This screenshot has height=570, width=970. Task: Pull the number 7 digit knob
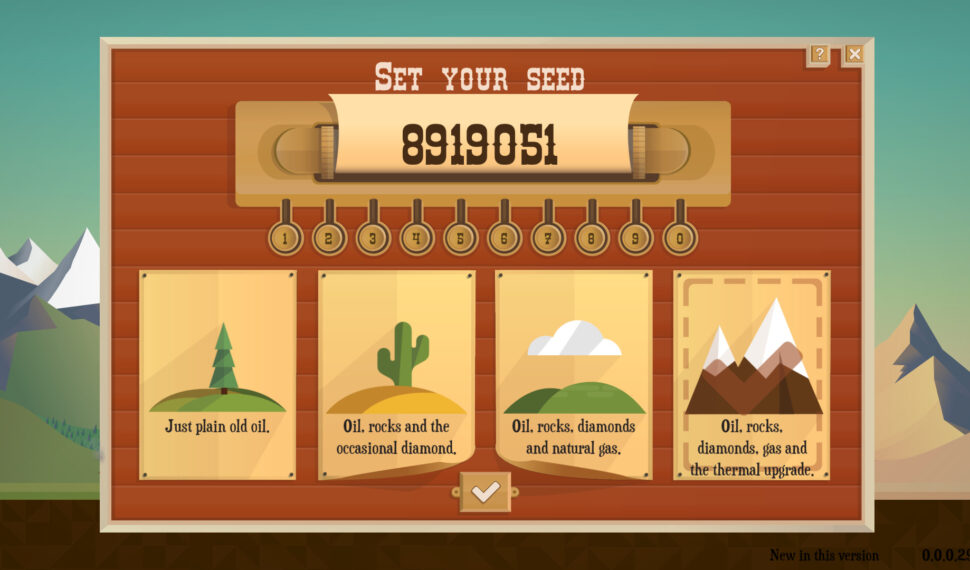click(549, 238)
